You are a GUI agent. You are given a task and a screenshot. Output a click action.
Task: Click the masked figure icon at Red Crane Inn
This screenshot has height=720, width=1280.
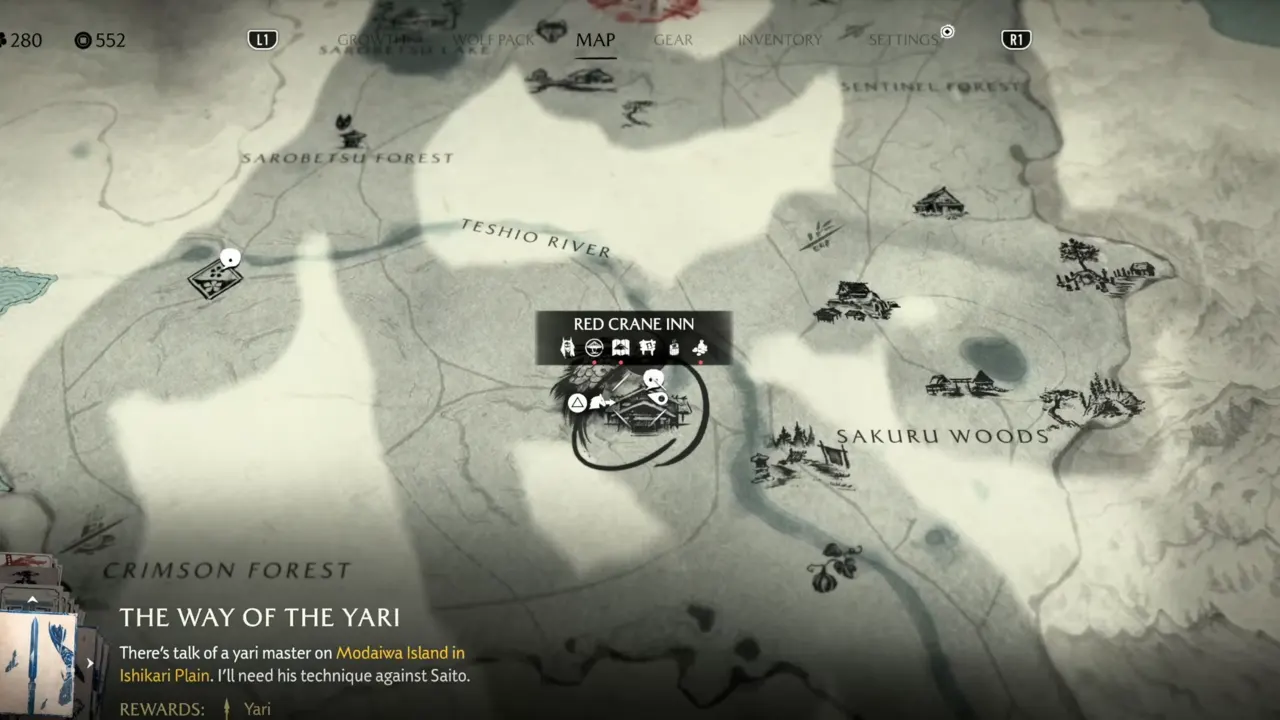[x=568, y=348]
